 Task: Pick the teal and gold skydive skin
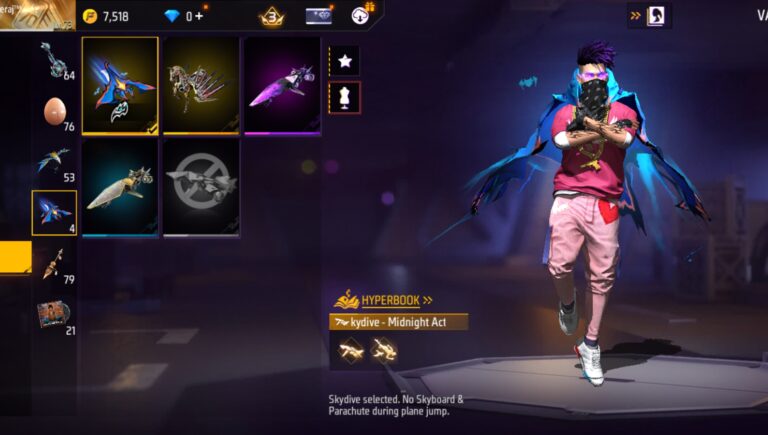tap(120, 186)
